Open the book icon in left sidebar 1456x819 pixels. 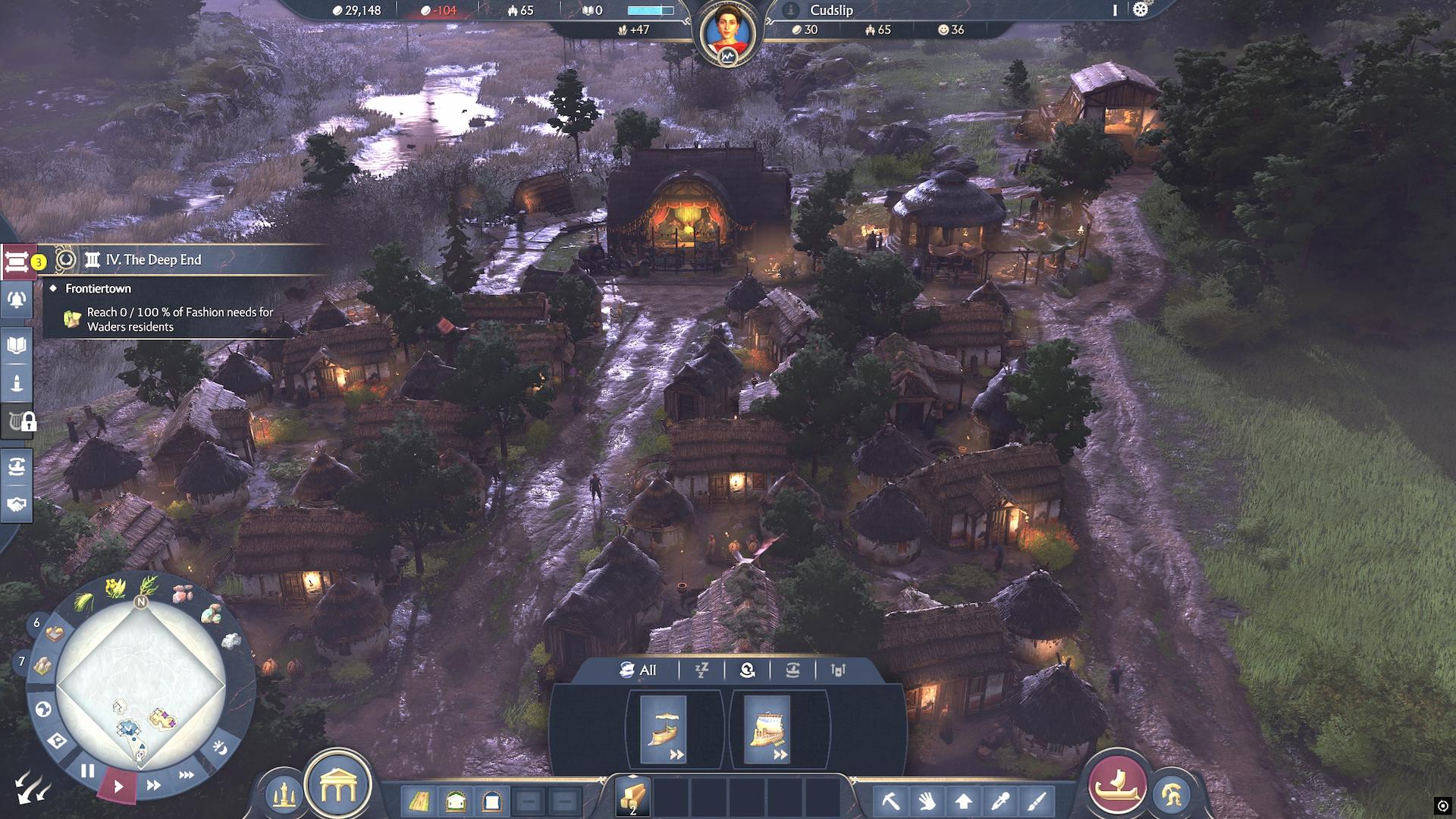point(17,346)
